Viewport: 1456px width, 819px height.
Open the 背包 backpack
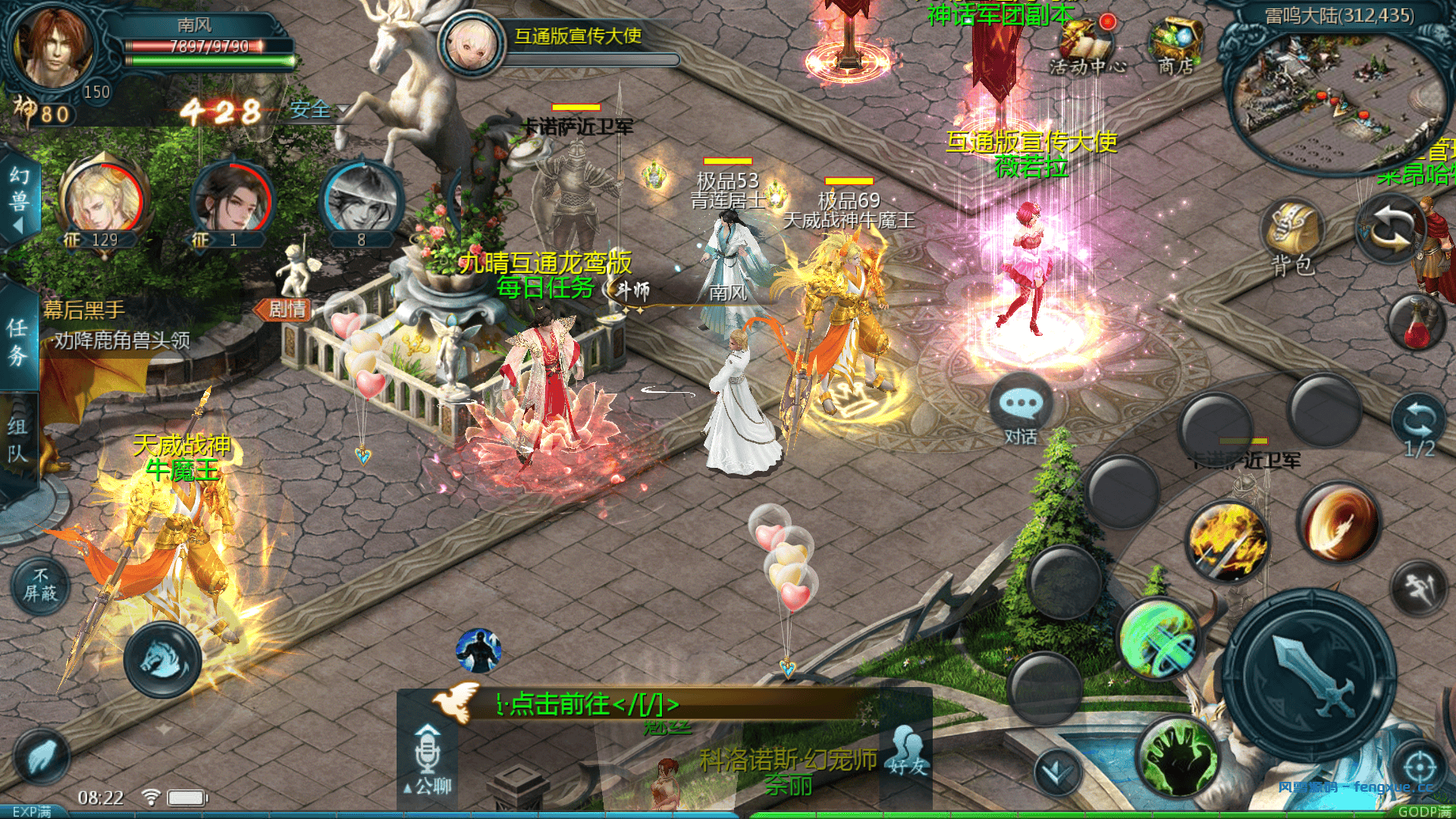tap(1291, 237)
